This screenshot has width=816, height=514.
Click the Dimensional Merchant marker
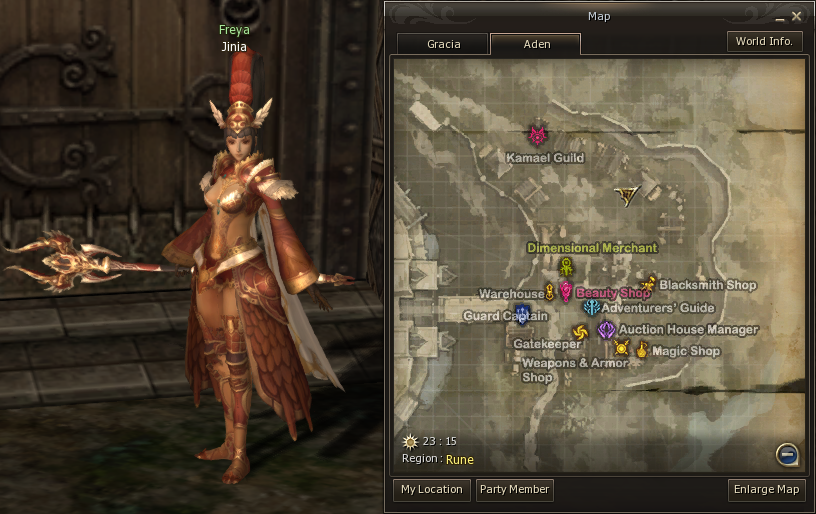567,267
